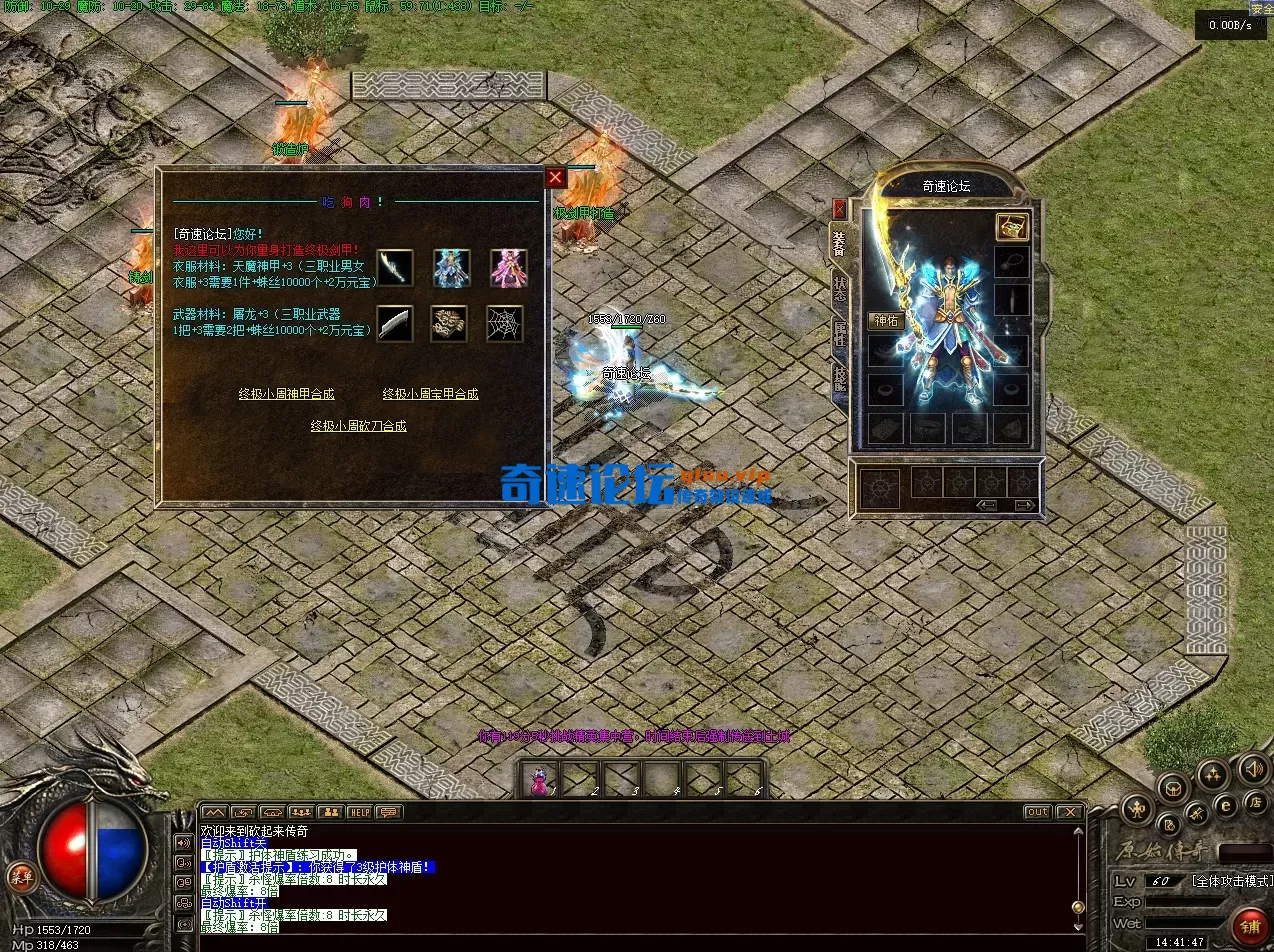Switch to the 属性 attributes tab

[839, 333]
